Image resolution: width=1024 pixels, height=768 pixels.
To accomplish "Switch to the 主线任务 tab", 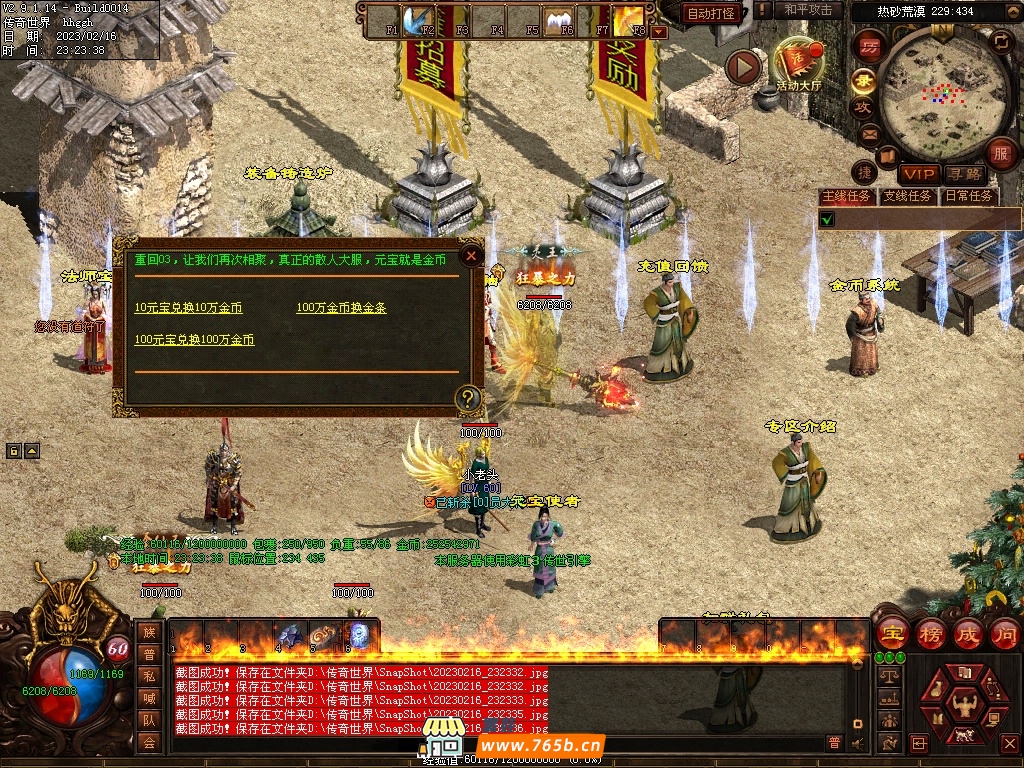I will tap(846, 196).
